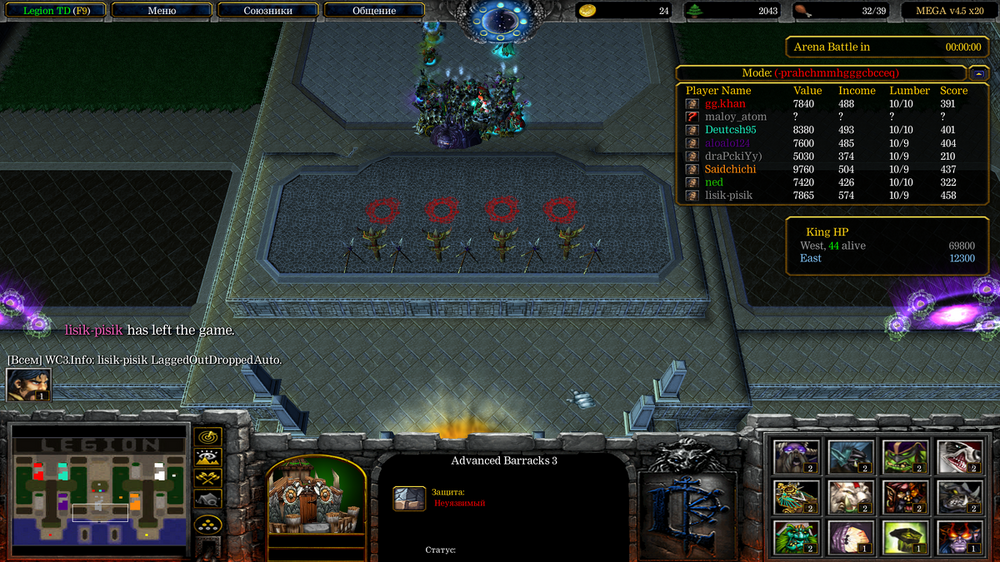
Task: Activate the minimap signal ping button
Action: (x=208, y=437)
